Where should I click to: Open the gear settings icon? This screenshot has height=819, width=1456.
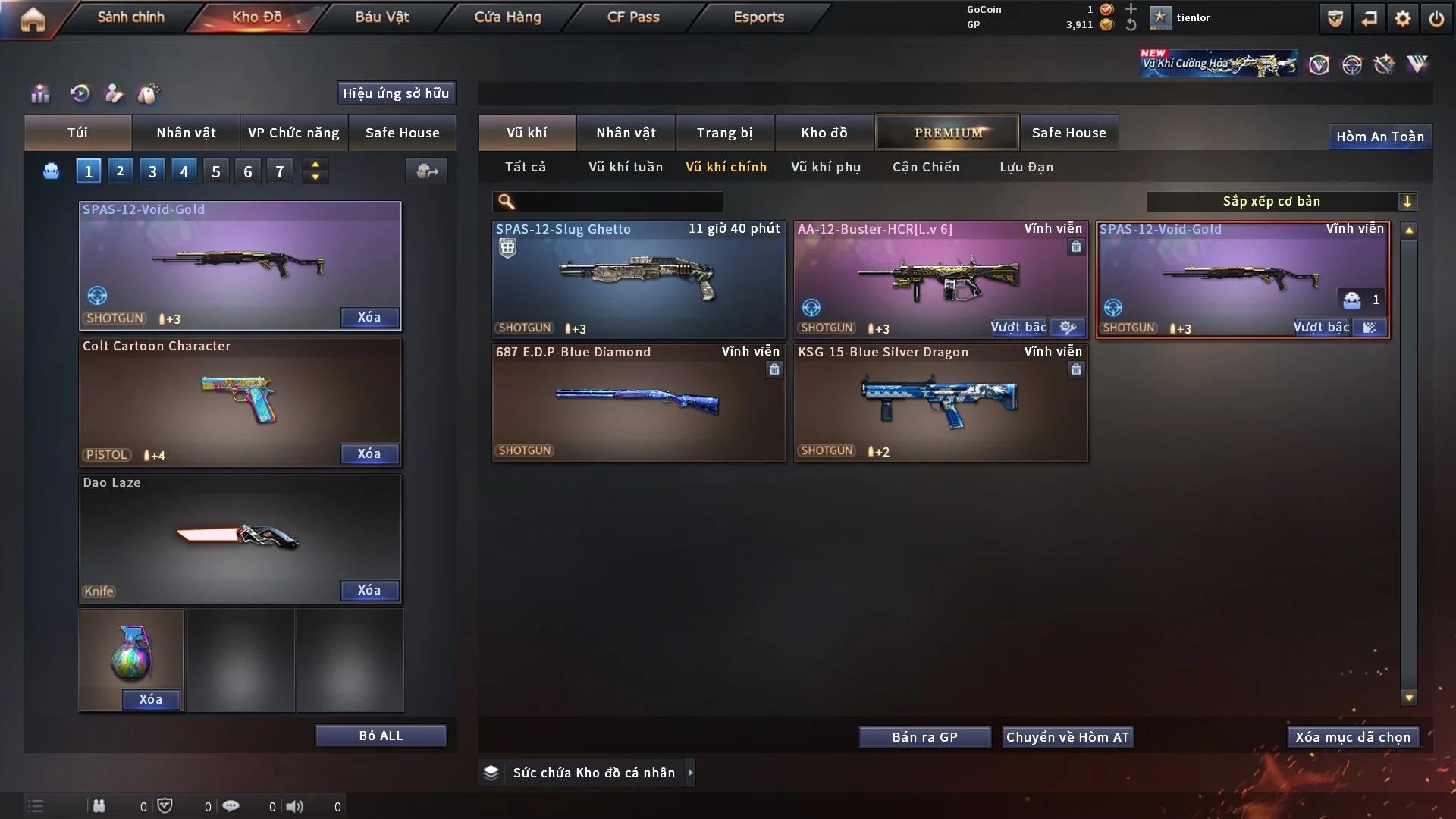1403,18
